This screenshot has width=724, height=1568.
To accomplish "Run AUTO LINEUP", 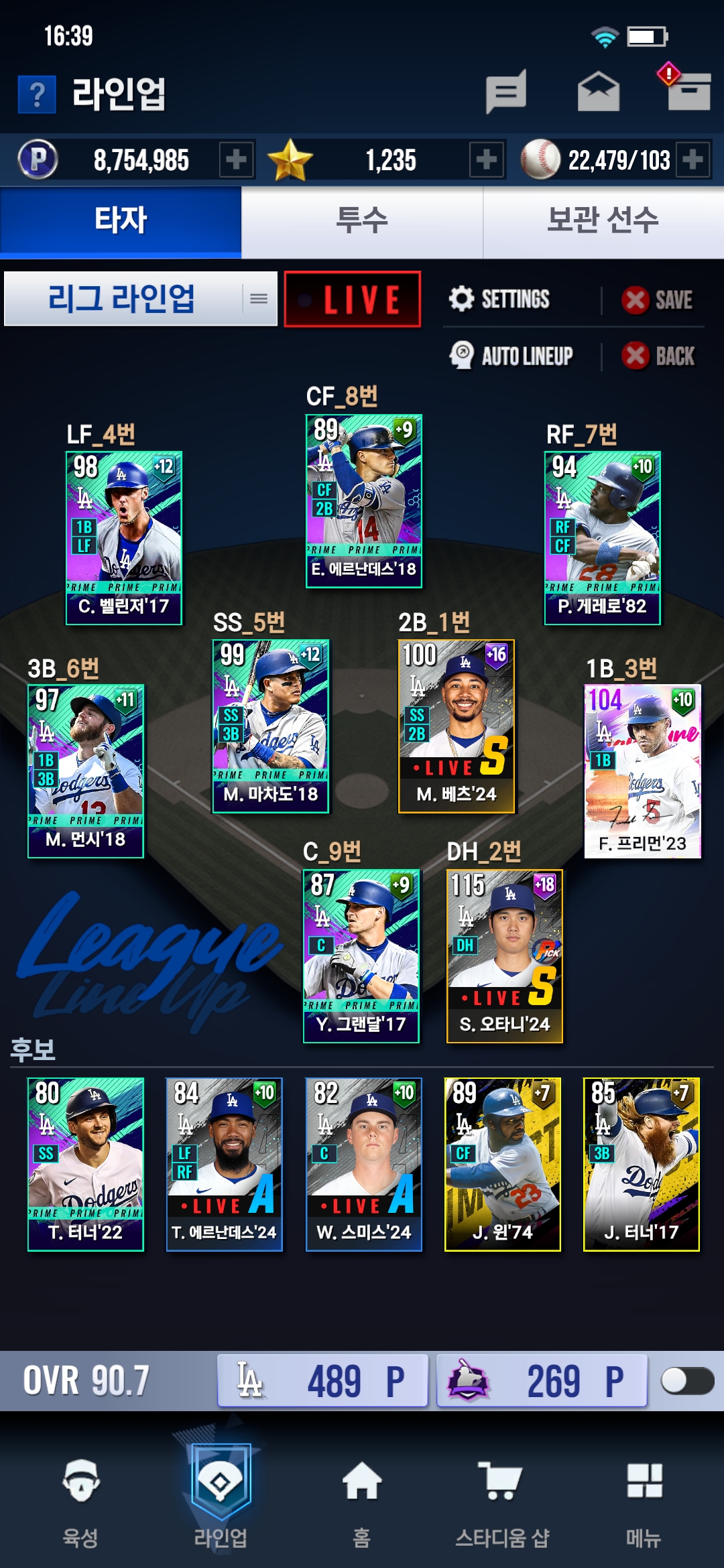I will pyautogui.click(x=512, y=356).
